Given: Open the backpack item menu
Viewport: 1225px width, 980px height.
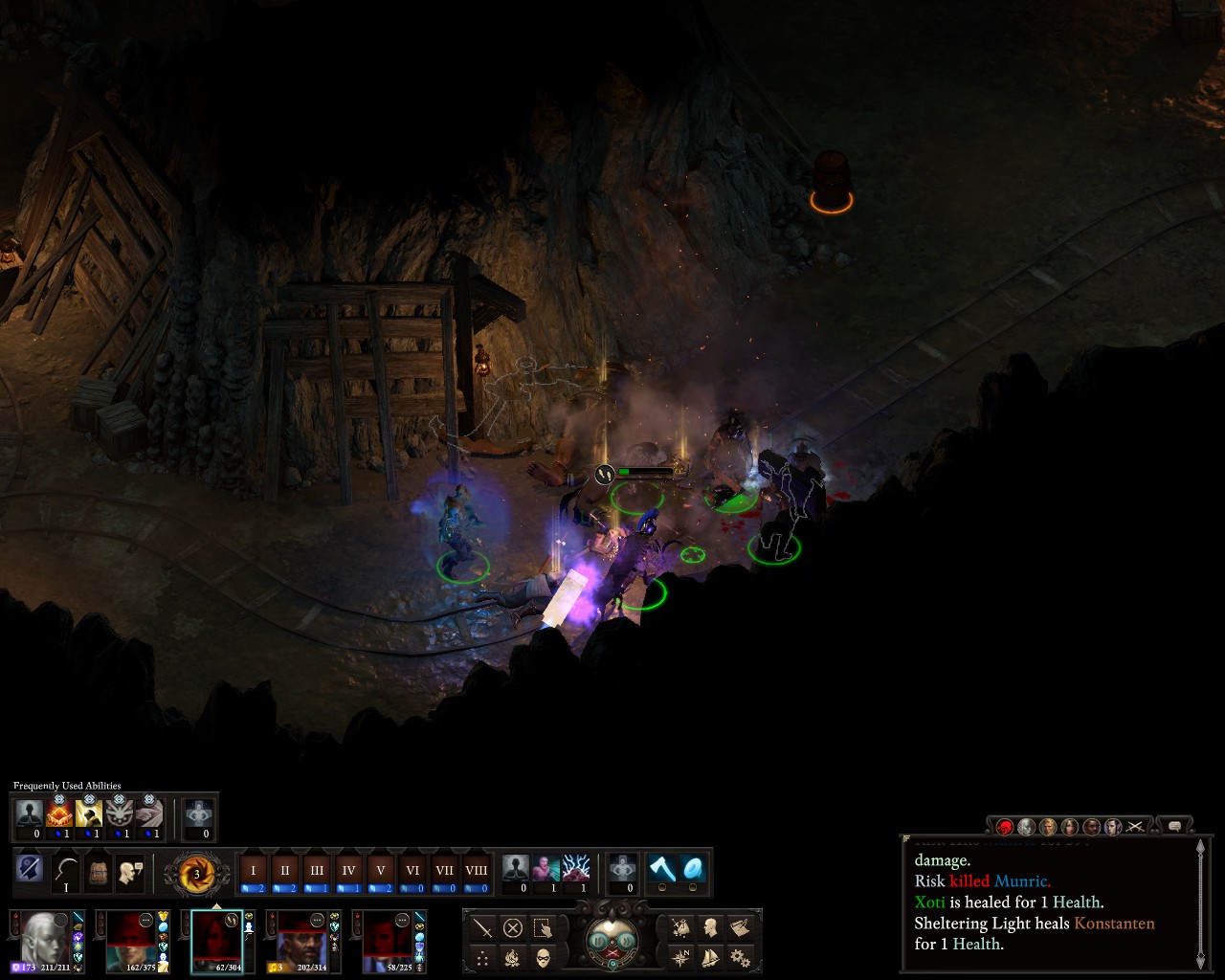Looking at the screenshot, I should coord(99,872).
